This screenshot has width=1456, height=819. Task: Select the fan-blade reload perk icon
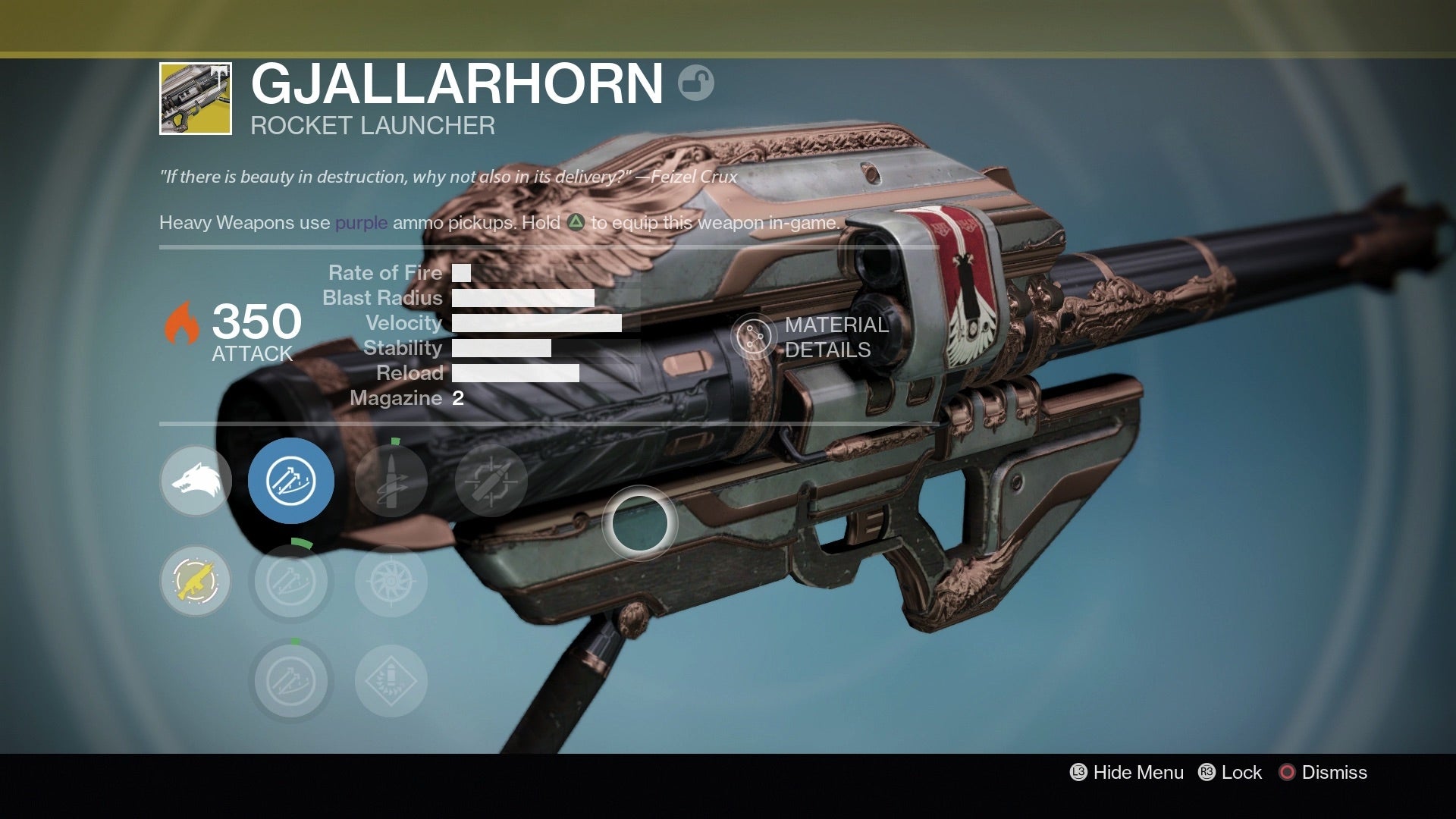pyautogui.click(x=391, y=580)
